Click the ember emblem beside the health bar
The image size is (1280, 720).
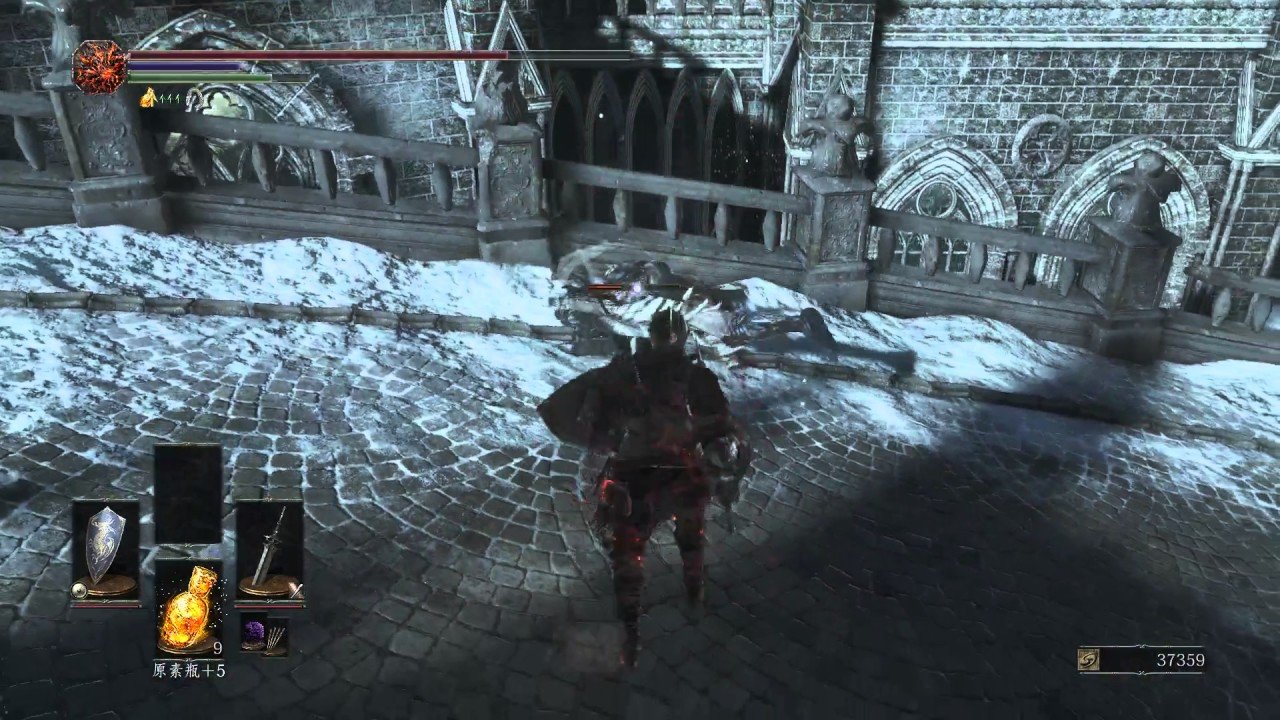pos(99,67)
